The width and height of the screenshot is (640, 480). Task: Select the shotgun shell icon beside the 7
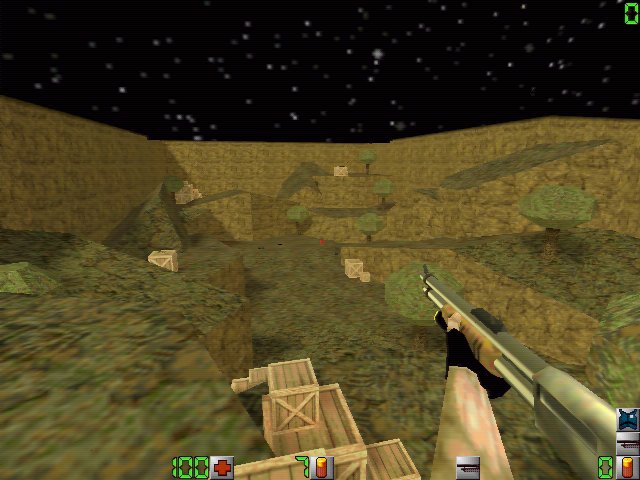(322, 467)
